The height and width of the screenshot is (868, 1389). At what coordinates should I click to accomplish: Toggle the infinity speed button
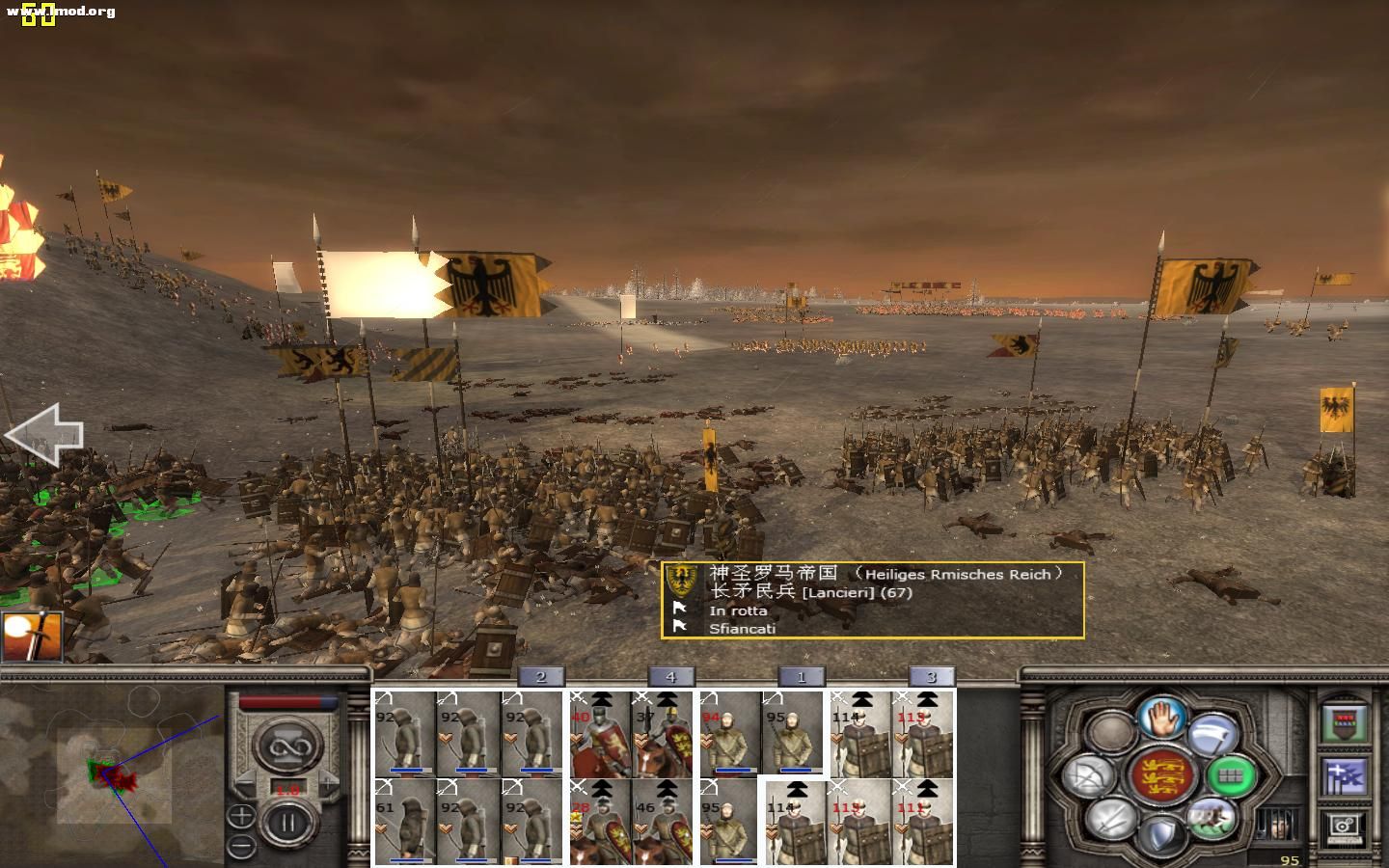point(286,746)
